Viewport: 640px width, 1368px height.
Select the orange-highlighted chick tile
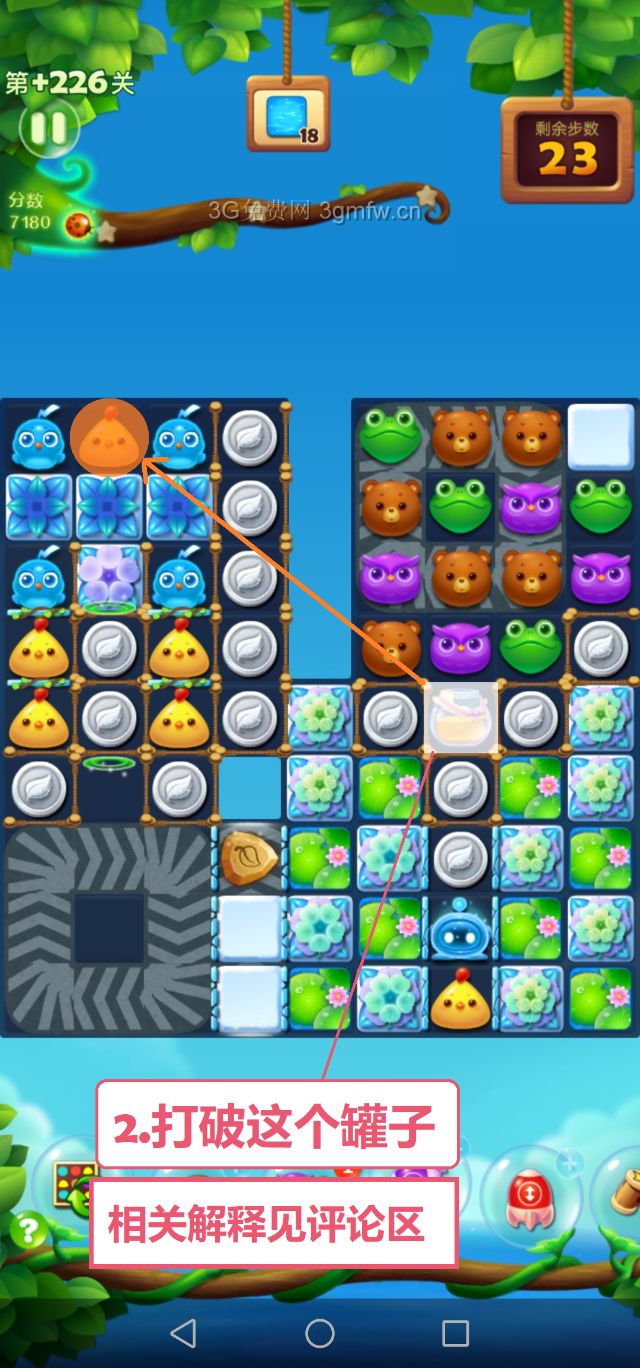109,438
